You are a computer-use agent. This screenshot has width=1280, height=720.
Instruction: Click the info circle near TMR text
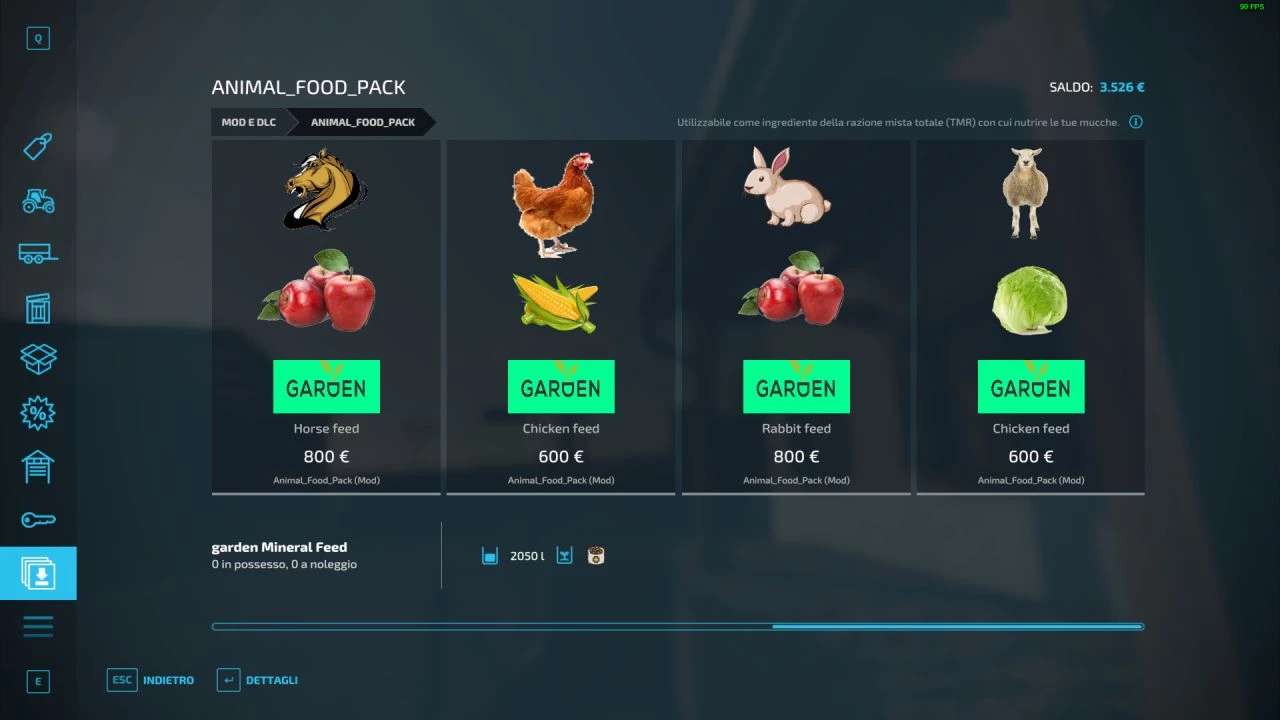pyautogui.click(x=1136, y=121)
